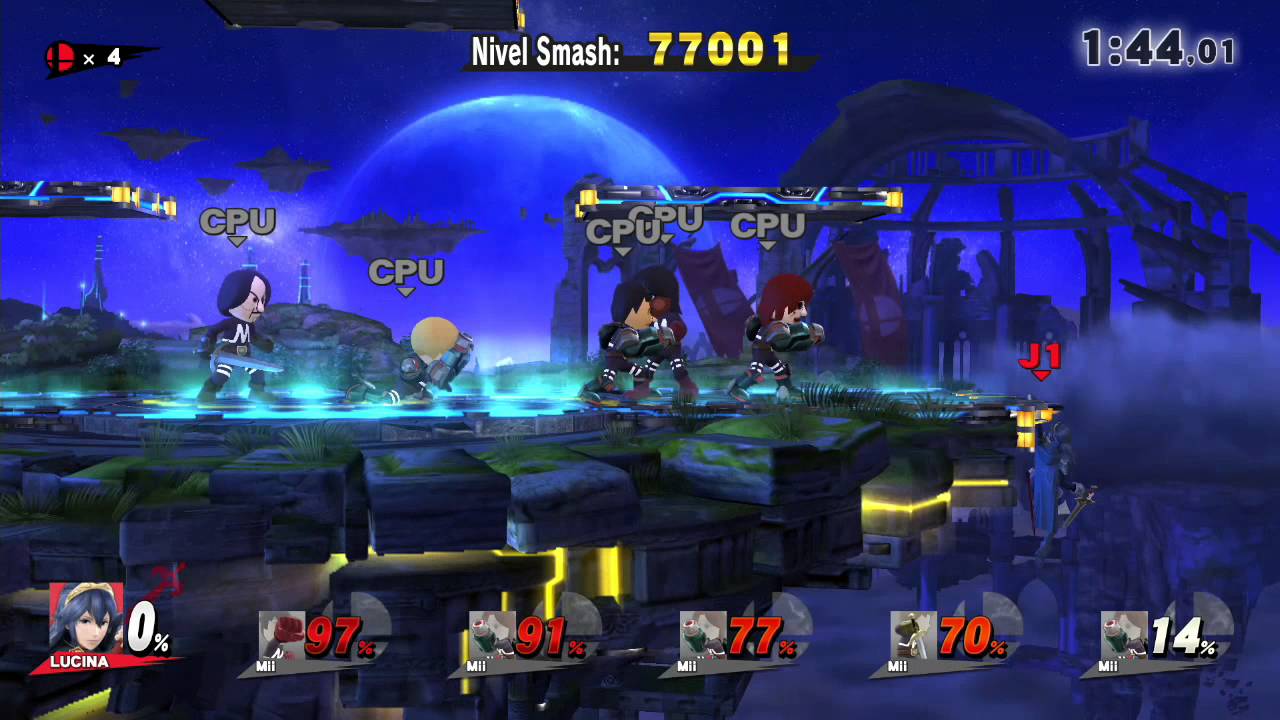This screenshot has height=720, width=1280.
Task: Click the Smash logo stock icon
Action: [x=59, y=58]
